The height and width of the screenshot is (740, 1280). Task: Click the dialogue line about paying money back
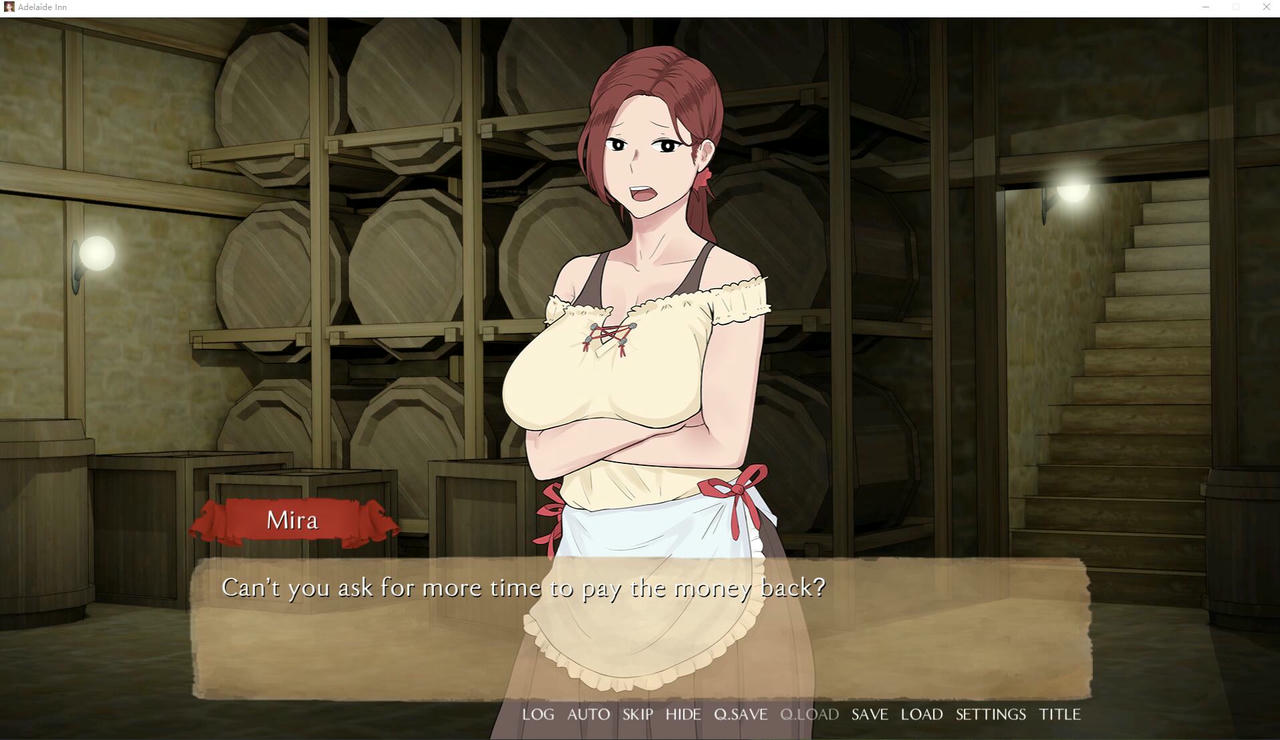click(522, 588)
